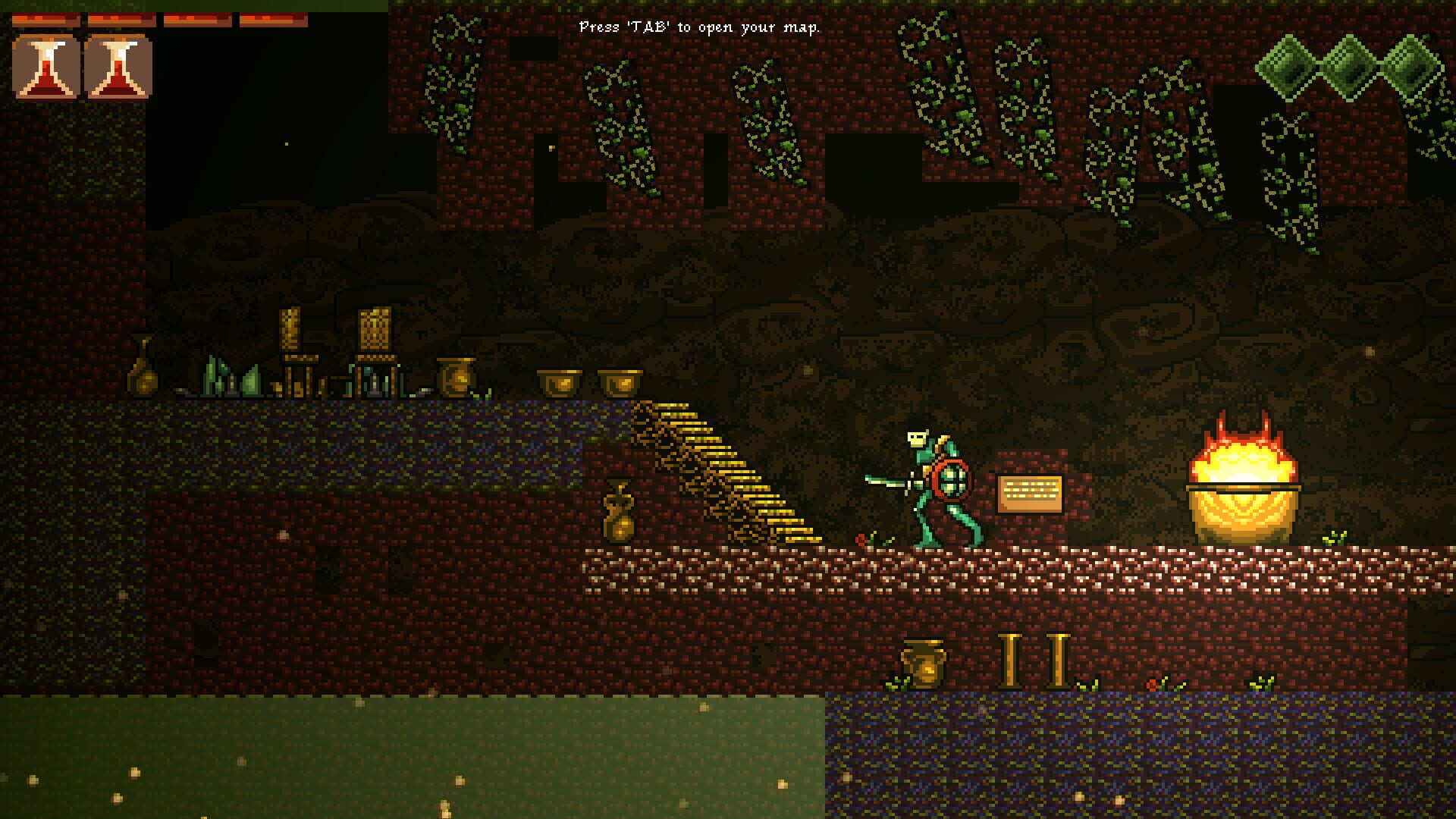This screenshot has height=819, width=1456.
Task: Click the golden staircase made of bones
Action: coord(724,470)
